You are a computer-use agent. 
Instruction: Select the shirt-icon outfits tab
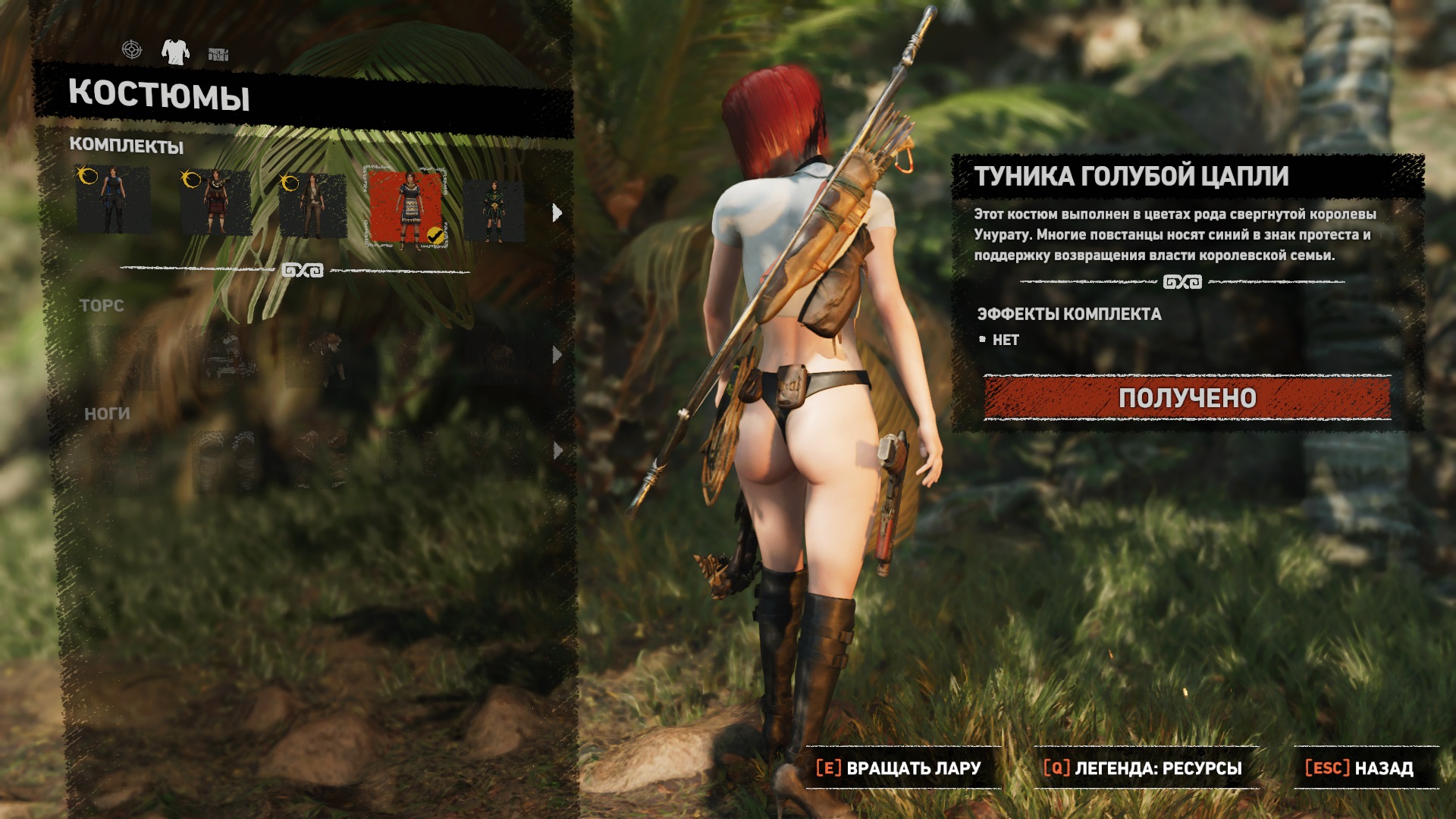175,52
